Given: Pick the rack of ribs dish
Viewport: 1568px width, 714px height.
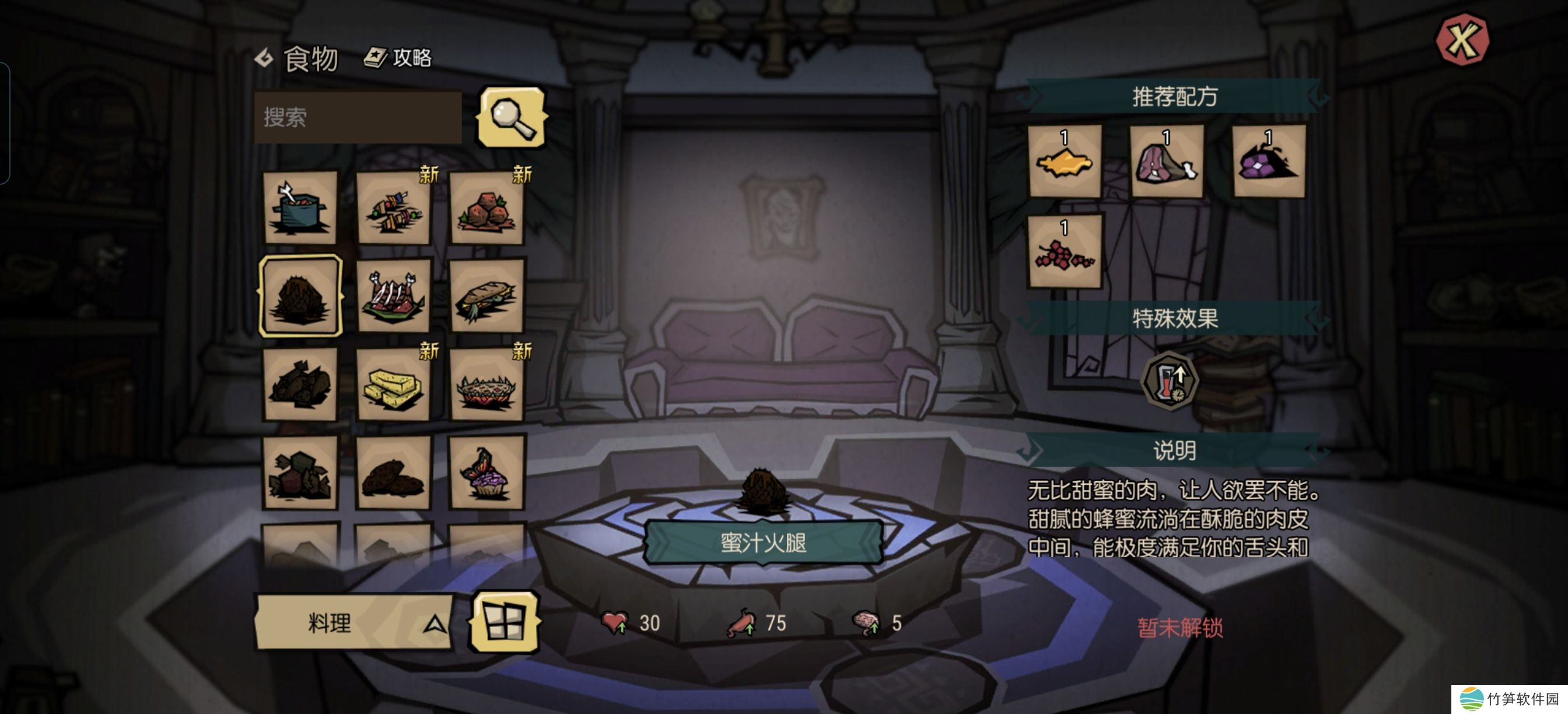Looking at the screenshot, I should coord(393,296).
